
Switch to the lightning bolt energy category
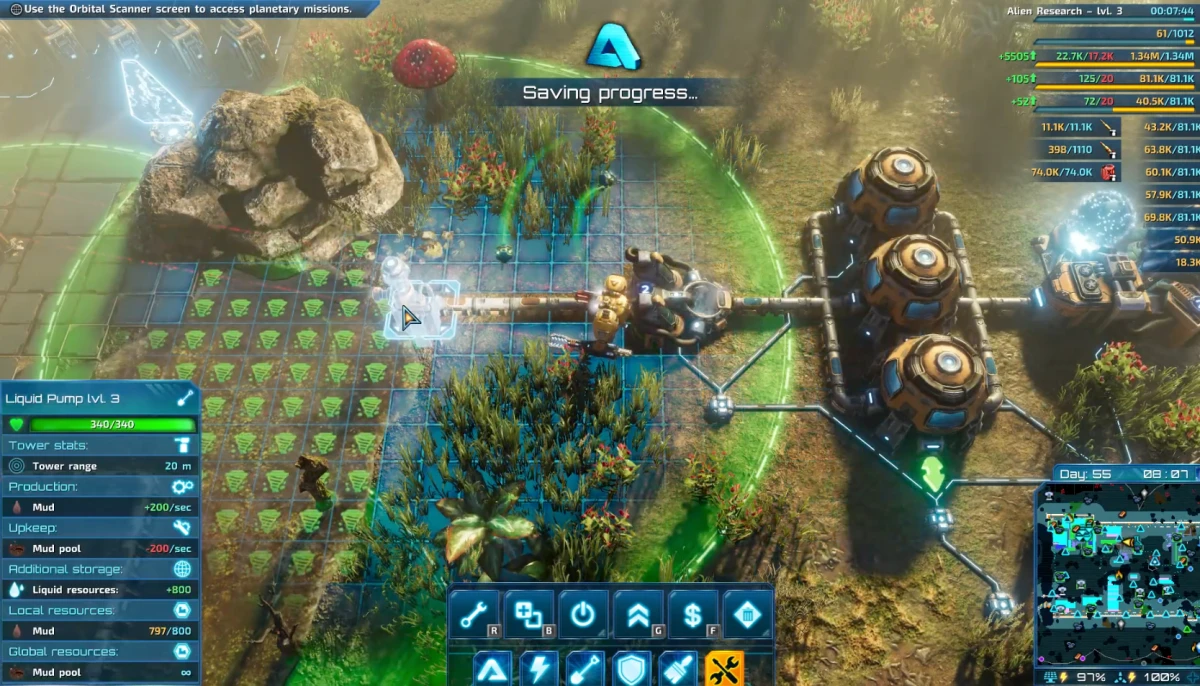[x=539, y=668]
